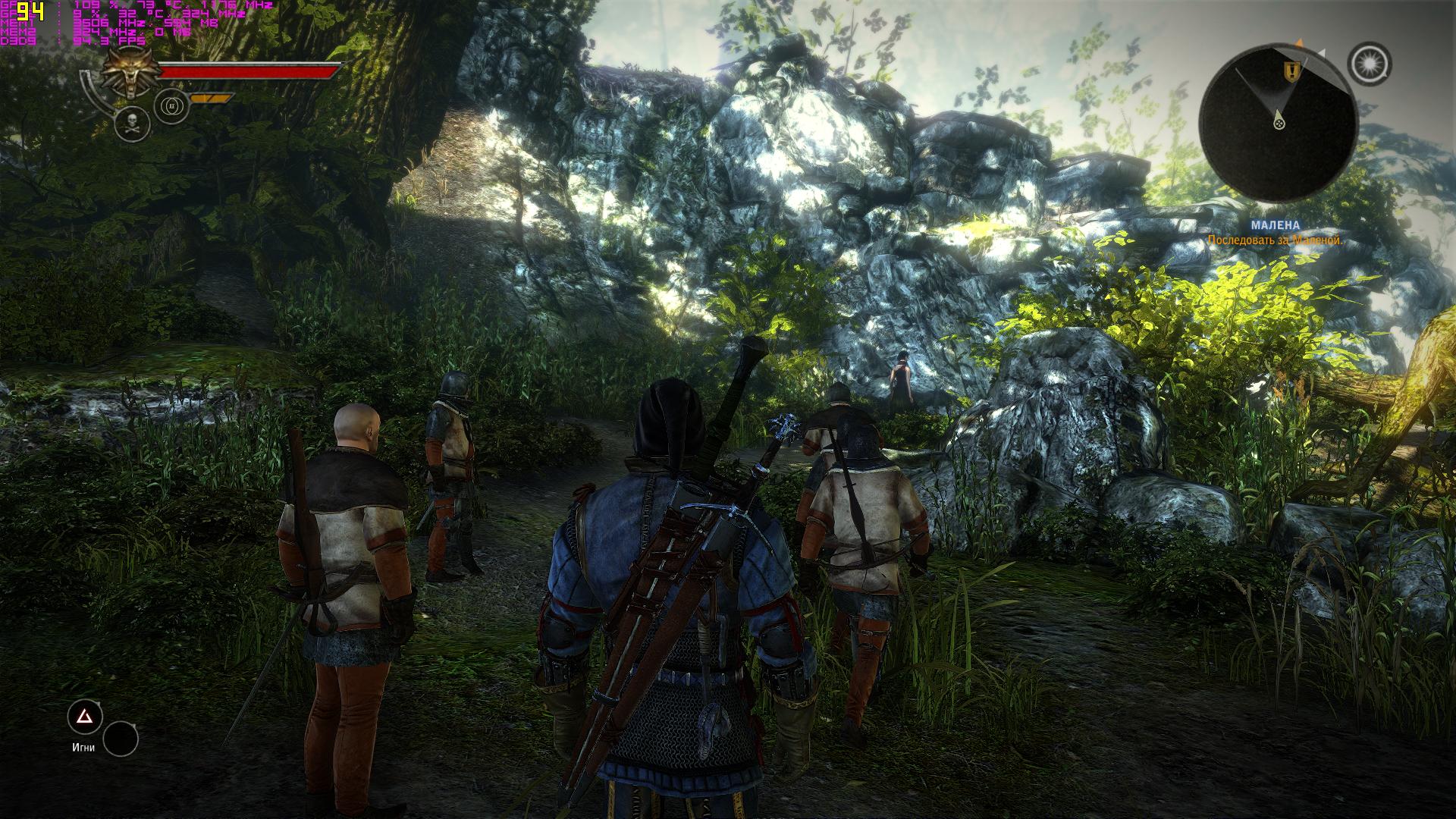
Task: Select the Igni sign icon
Action: (85, 717)
